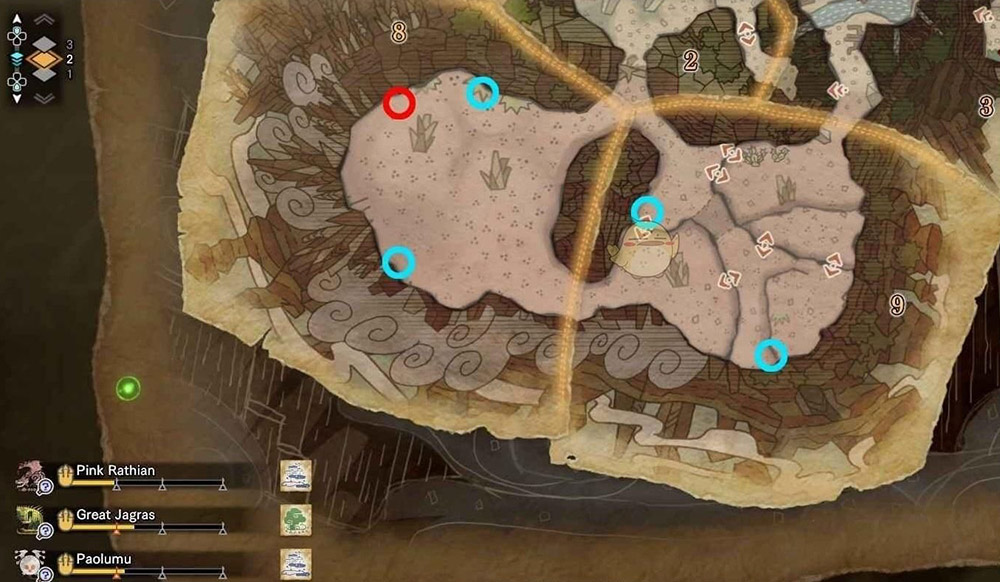This screenshot has width=1000, height=582.
Task: Click the tree habitat icon beside Great Jagras
Action: tap(296, 519)
